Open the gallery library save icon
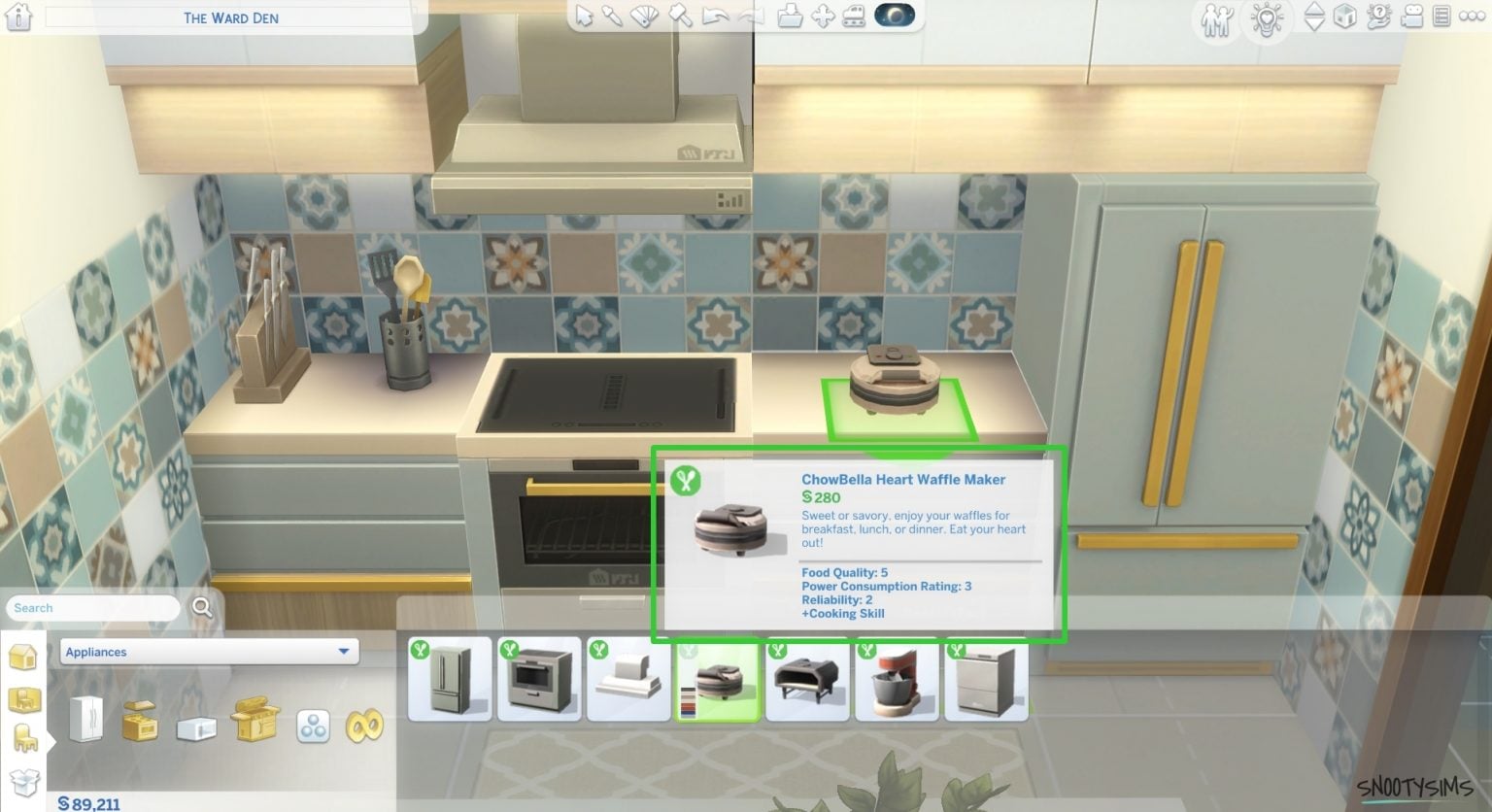The image size is (1492, 812). (789, 17)
